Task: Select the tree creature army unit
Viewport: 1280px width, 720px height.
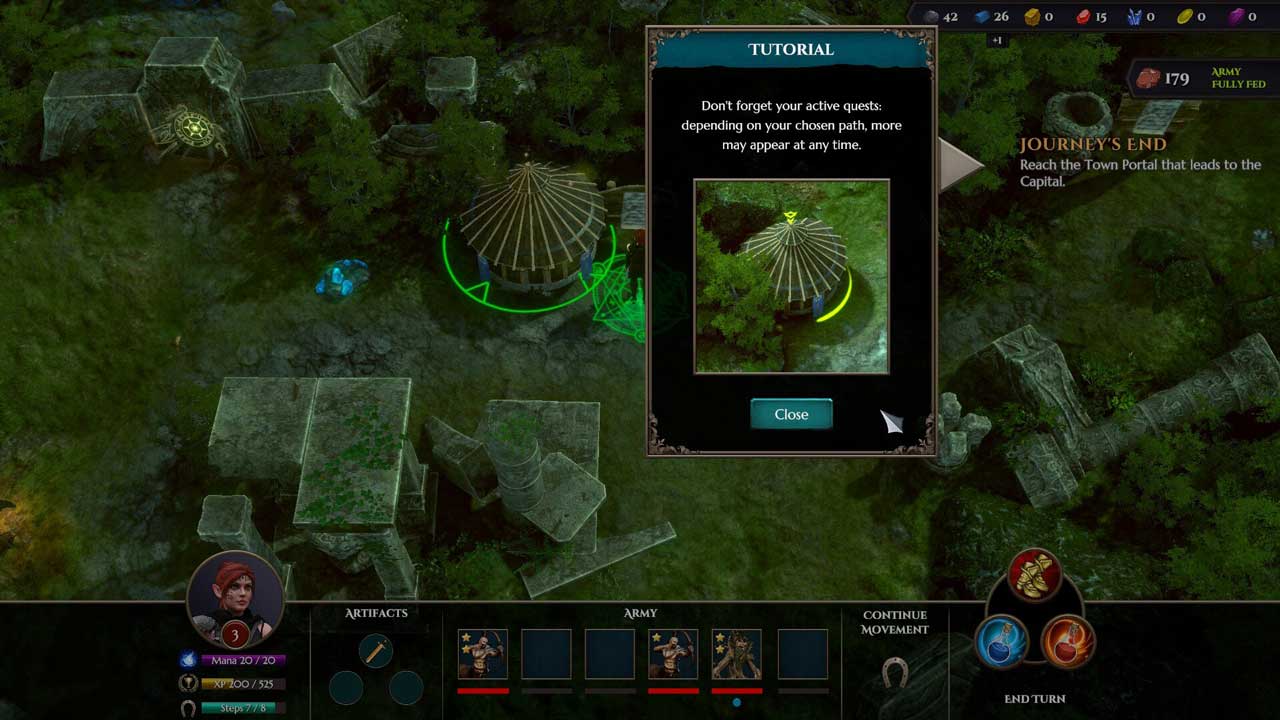Action: (736, 654)
